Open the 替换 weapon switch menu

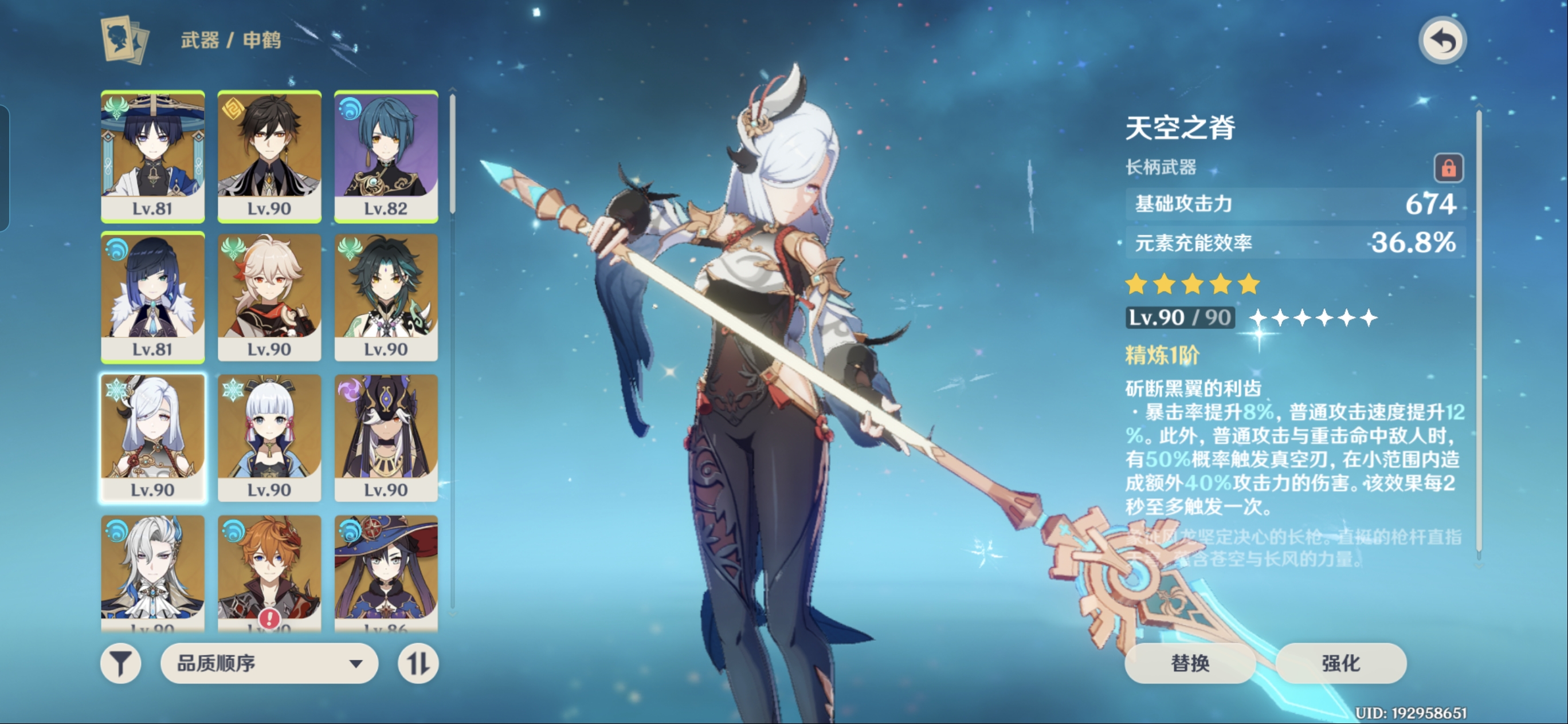pos(1189,663)
